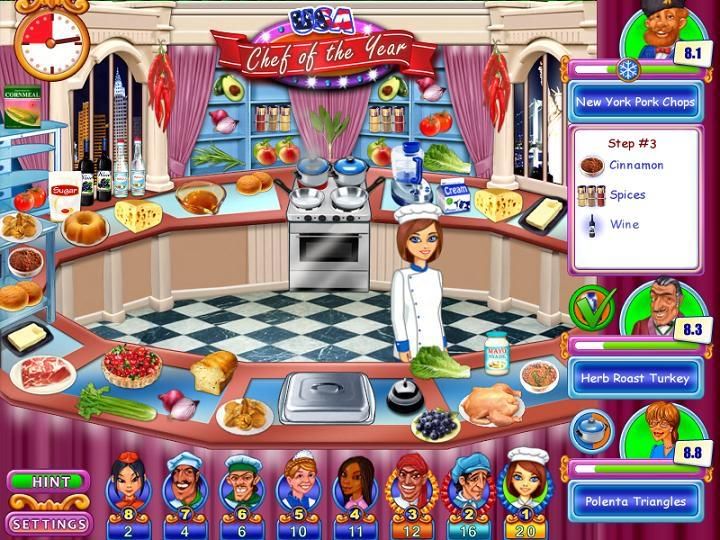Open the Hint button

coord(50,481)
